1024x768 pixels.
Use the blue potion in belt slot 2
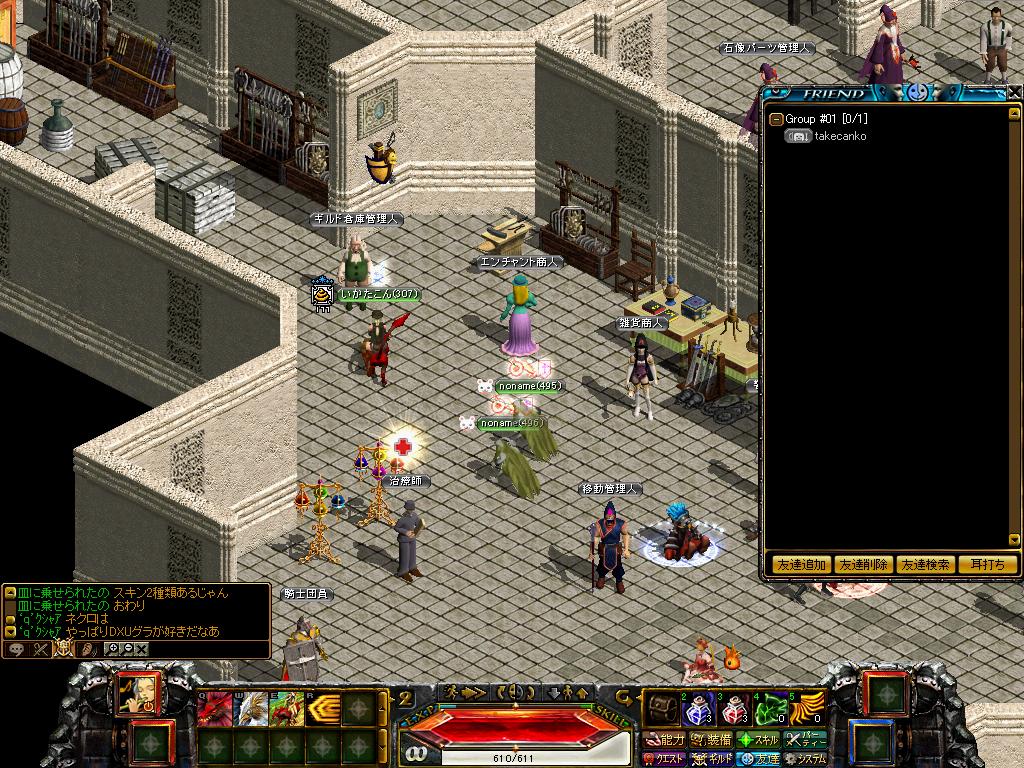click(x=697, y=709)
